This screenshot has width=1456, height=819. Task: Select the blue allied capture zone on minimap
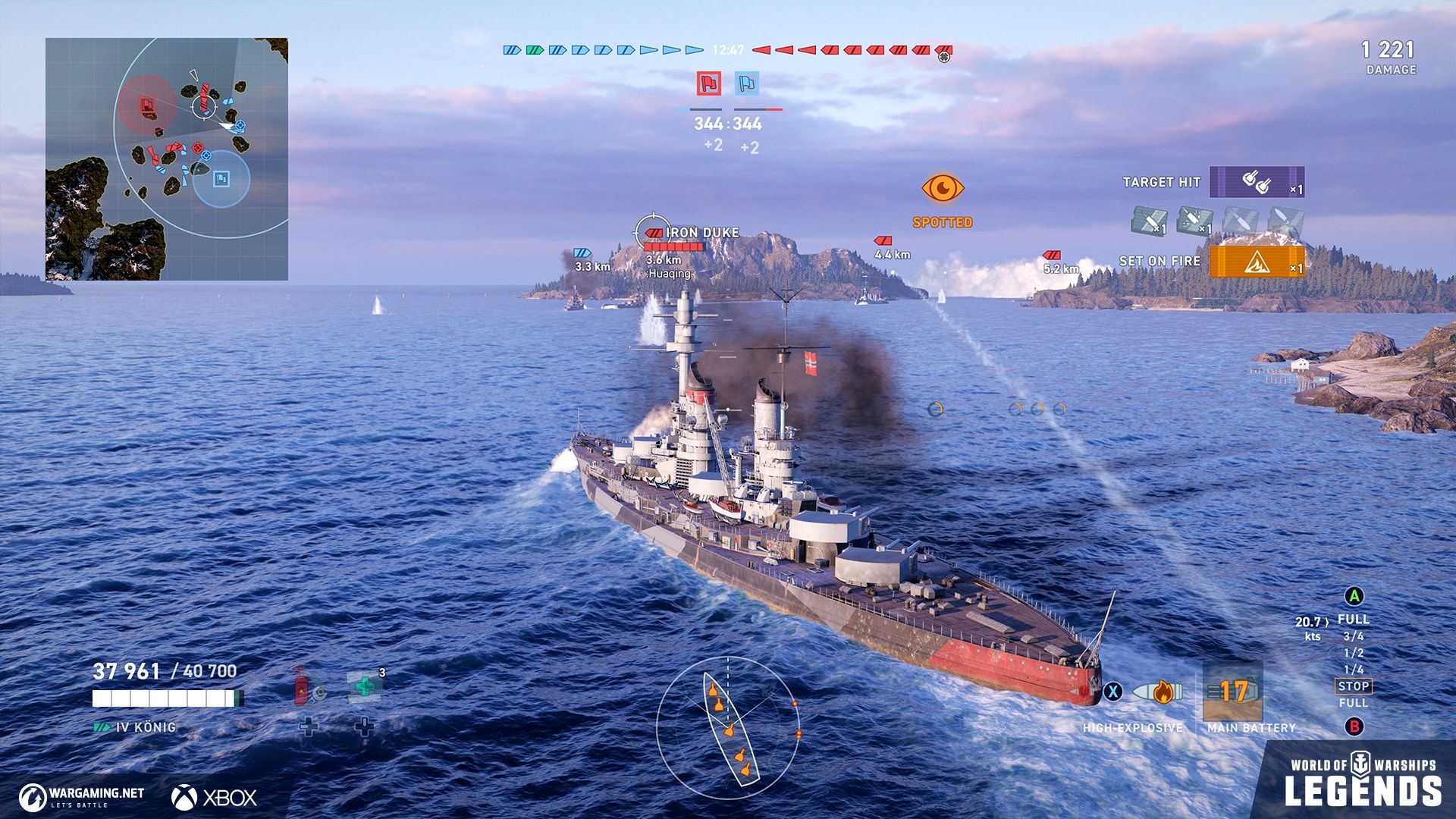click(221, 179)
